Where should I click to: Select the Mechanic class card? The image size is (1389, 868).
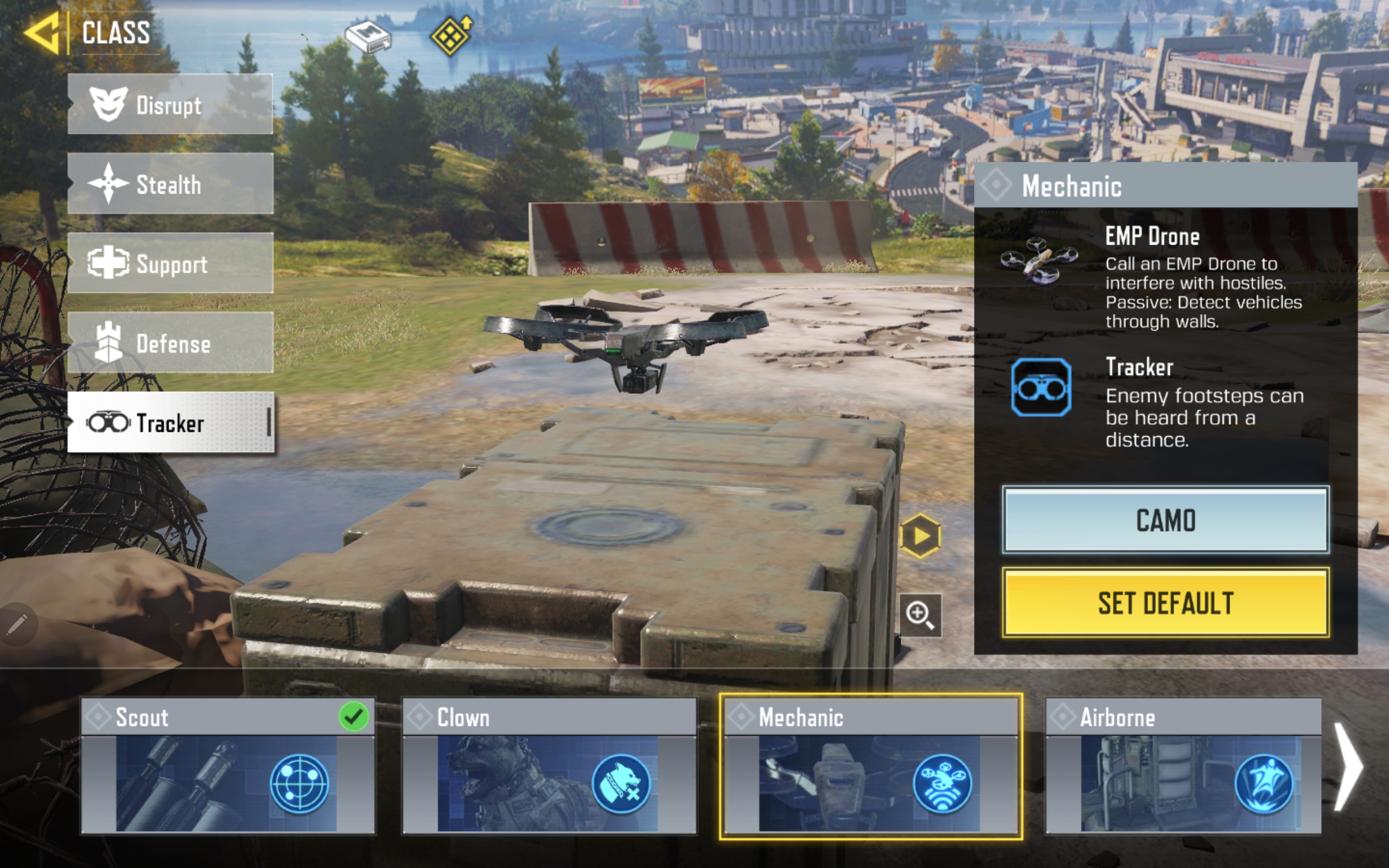870,765
